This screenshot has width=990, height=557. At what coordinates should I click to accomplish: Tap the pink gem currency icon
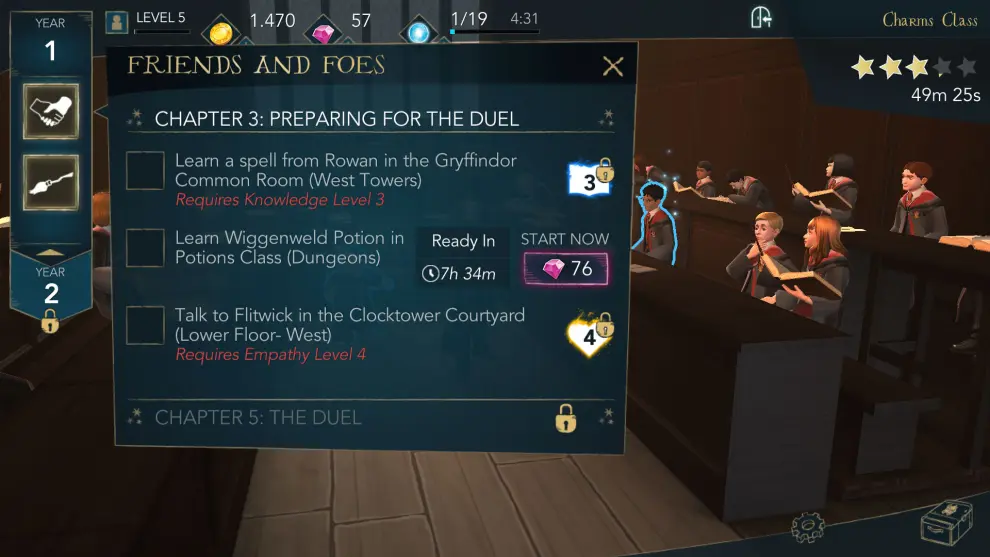323,32
